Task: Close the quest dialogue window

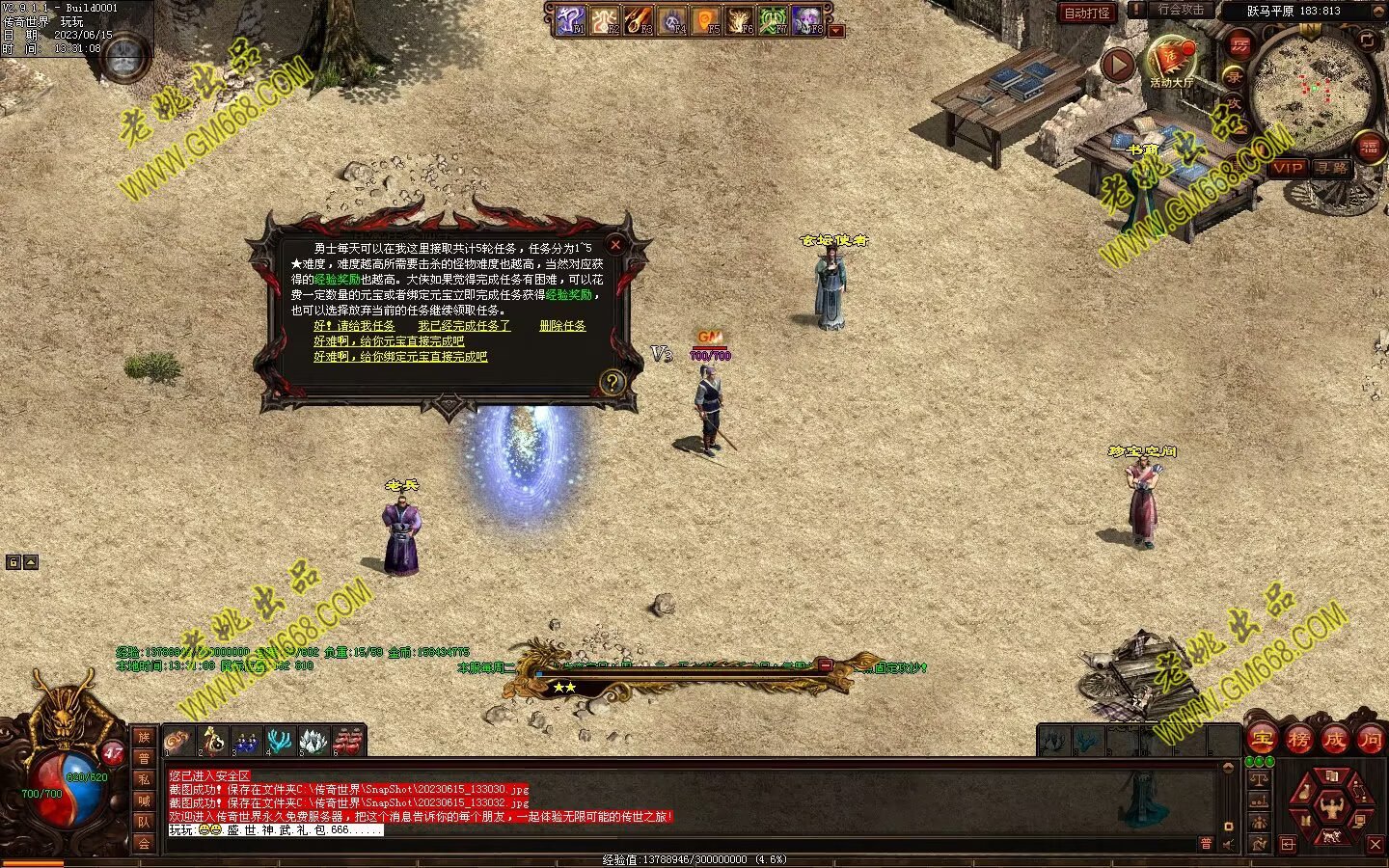Action: [614, 245]
